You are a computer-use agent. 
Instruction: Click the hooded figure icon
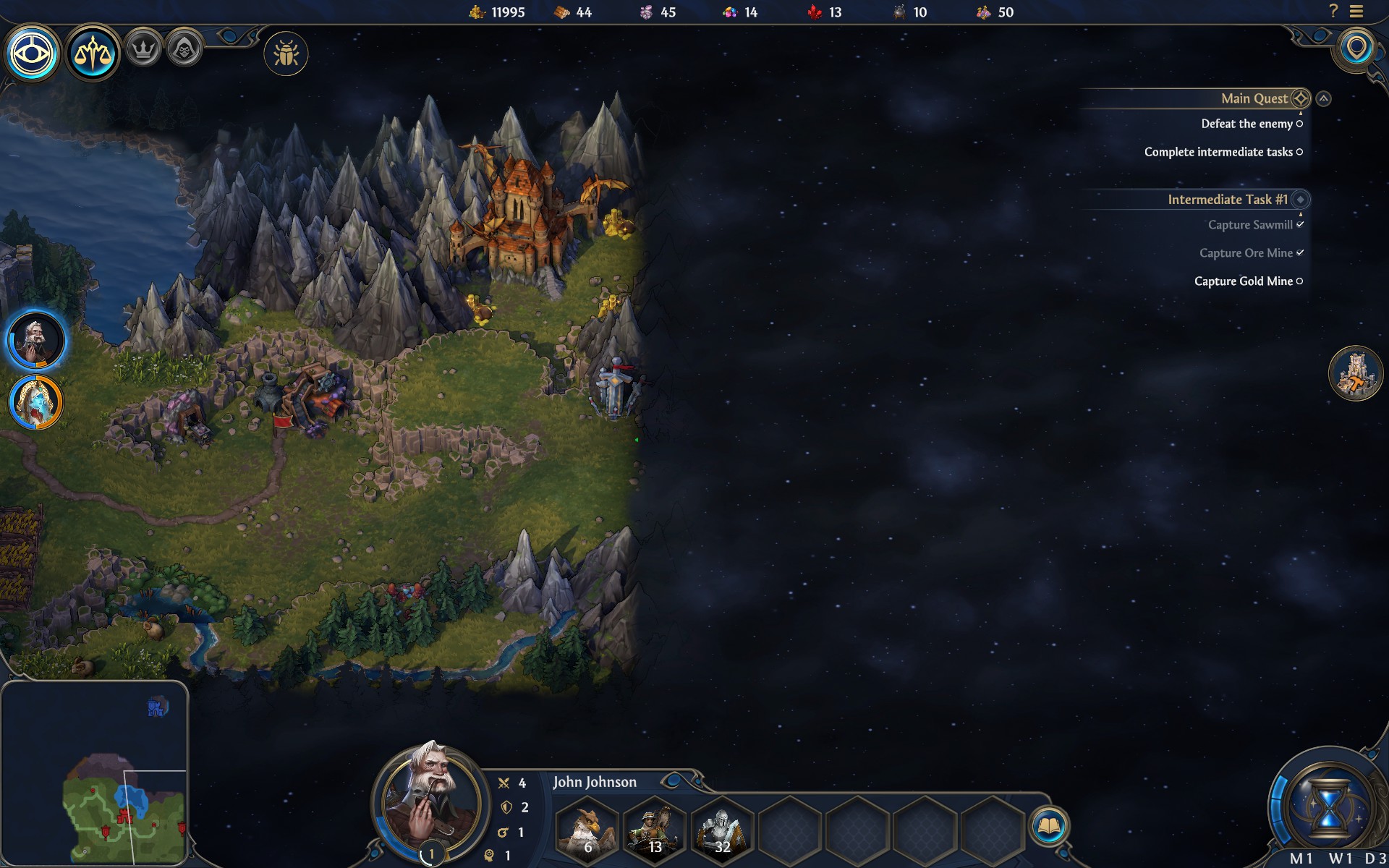[x=184, y=50]
